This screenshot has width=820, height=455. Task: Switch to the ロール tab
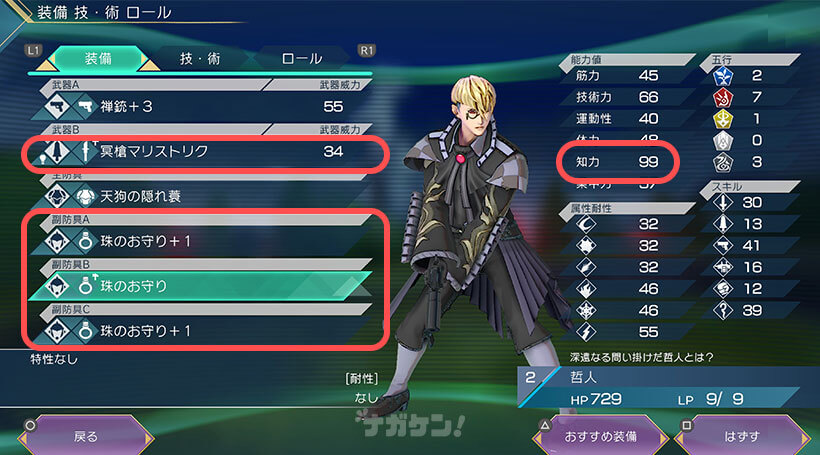(x=301, y=58)
